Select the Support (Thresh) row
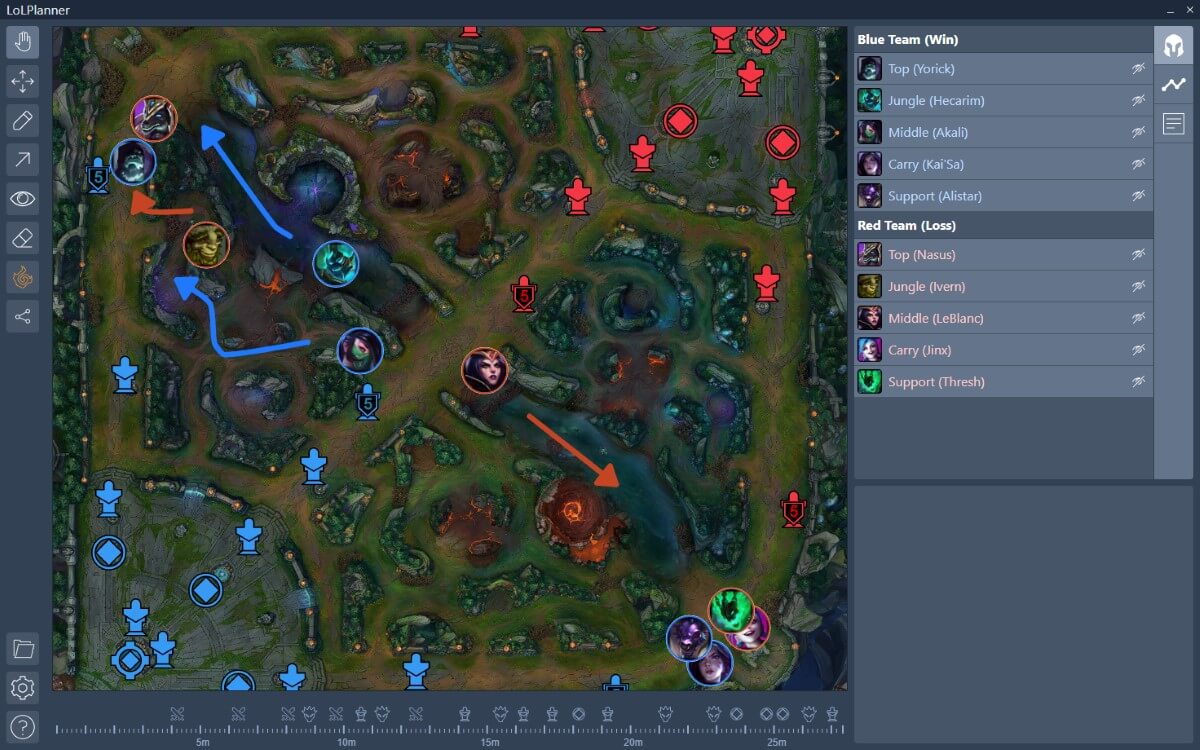 click(990, 382)
